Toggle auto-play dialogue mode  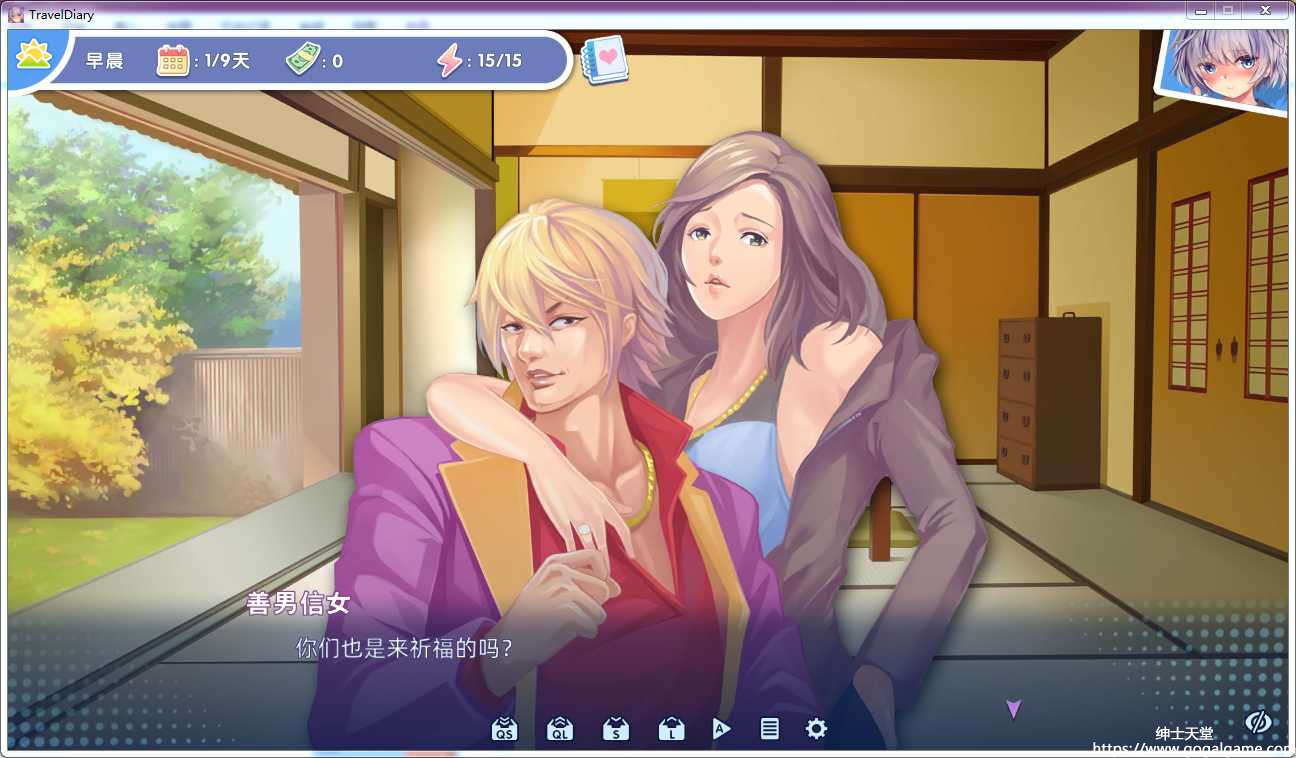(x=721, y=729)
